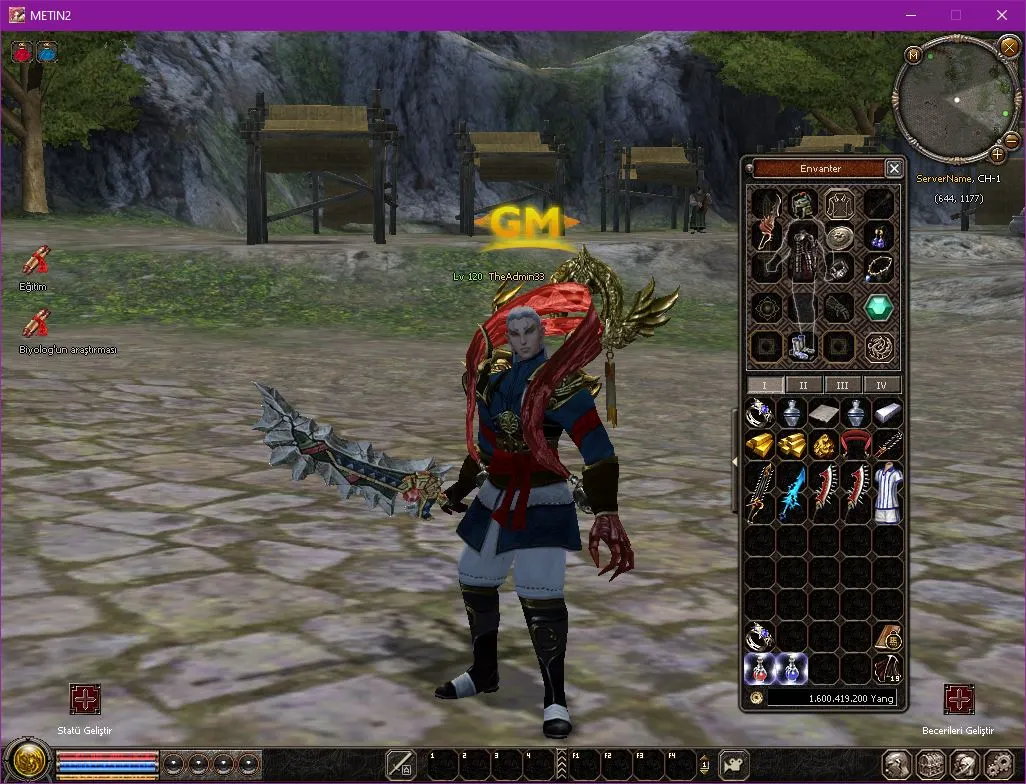The height and width of the screenshot is (784, 1026).
Task: Close the Envanter inventory window
Action: coord(894,168)
